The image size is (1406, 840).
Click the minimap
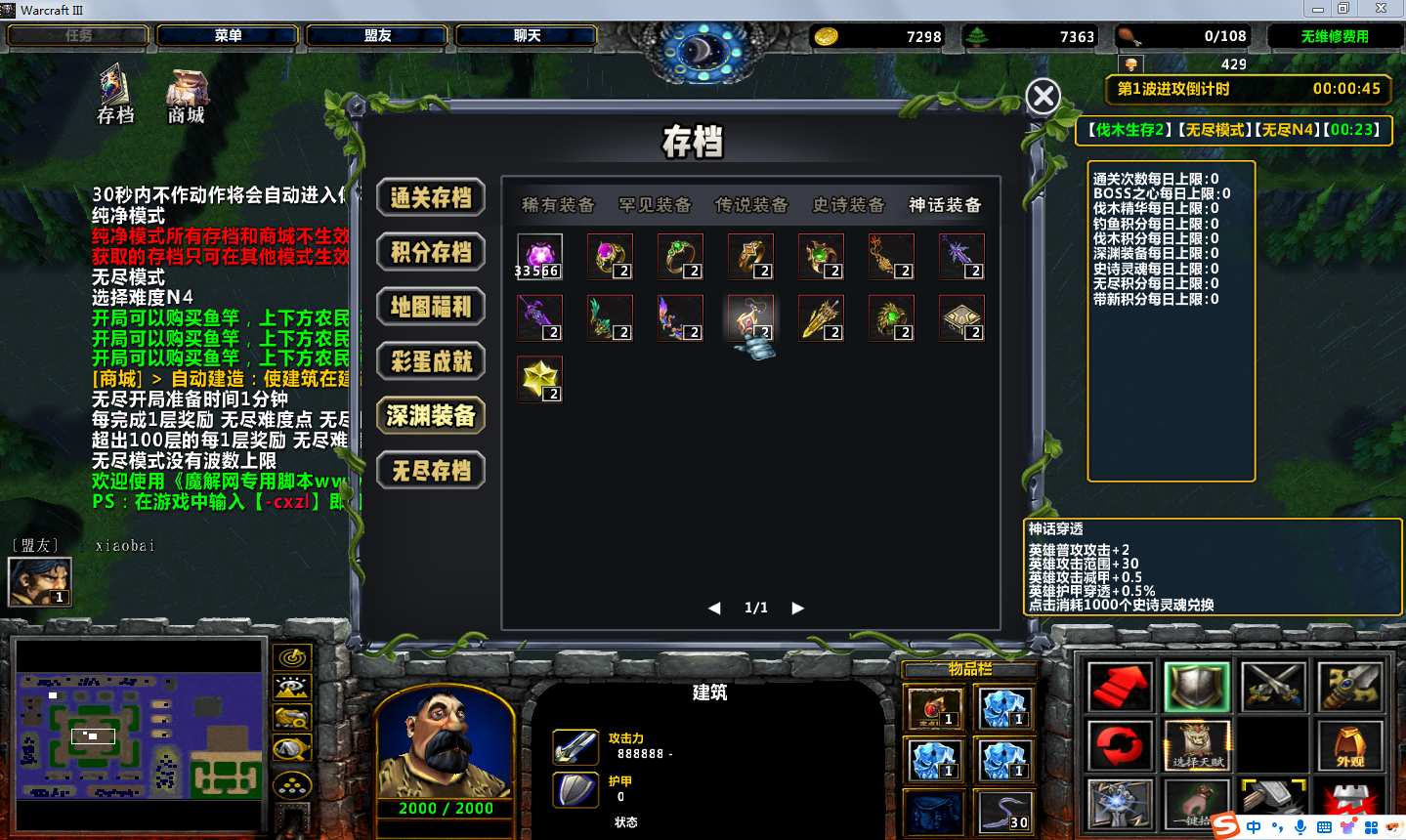pos(139,735)
